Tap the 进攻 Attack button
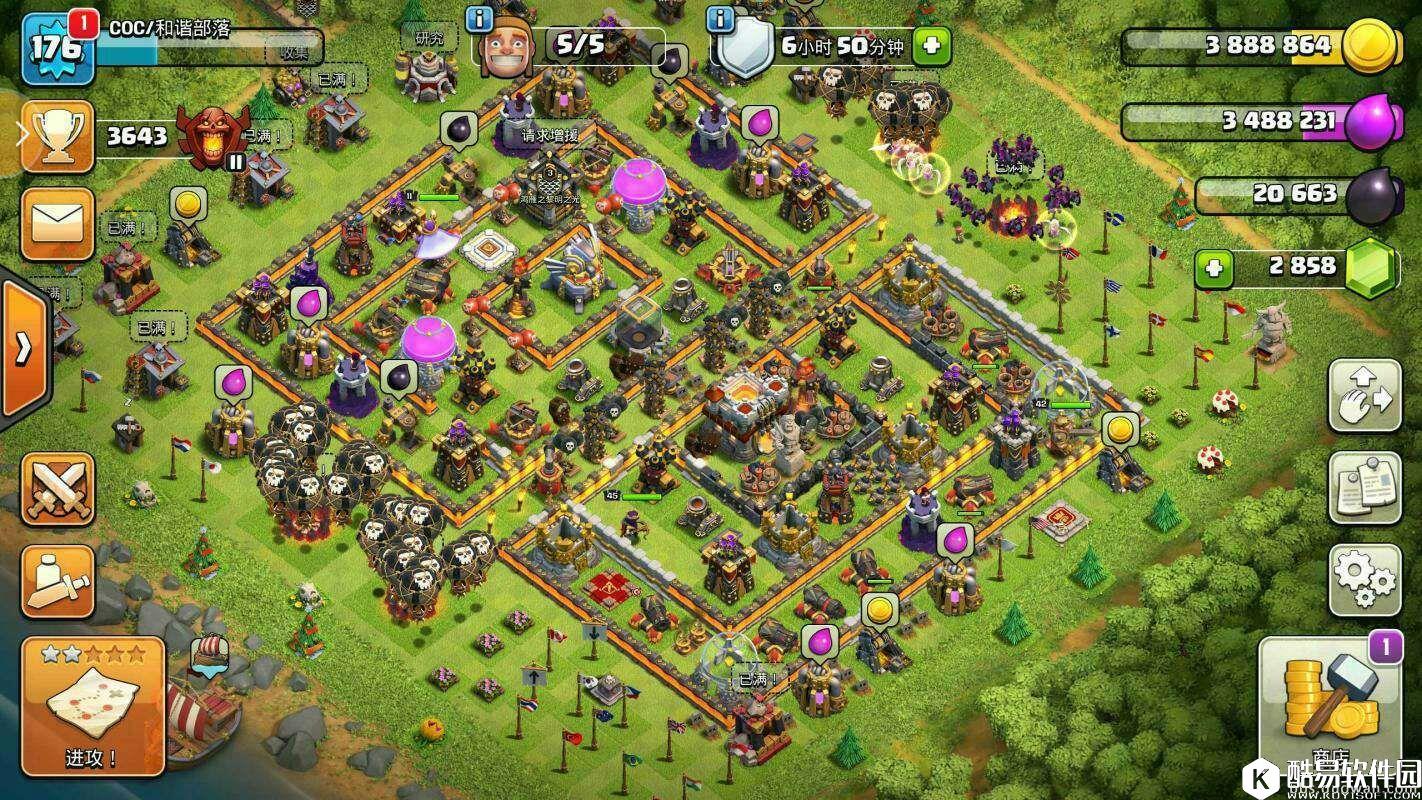The image size is (1422, 800). (x=92, y=706)
